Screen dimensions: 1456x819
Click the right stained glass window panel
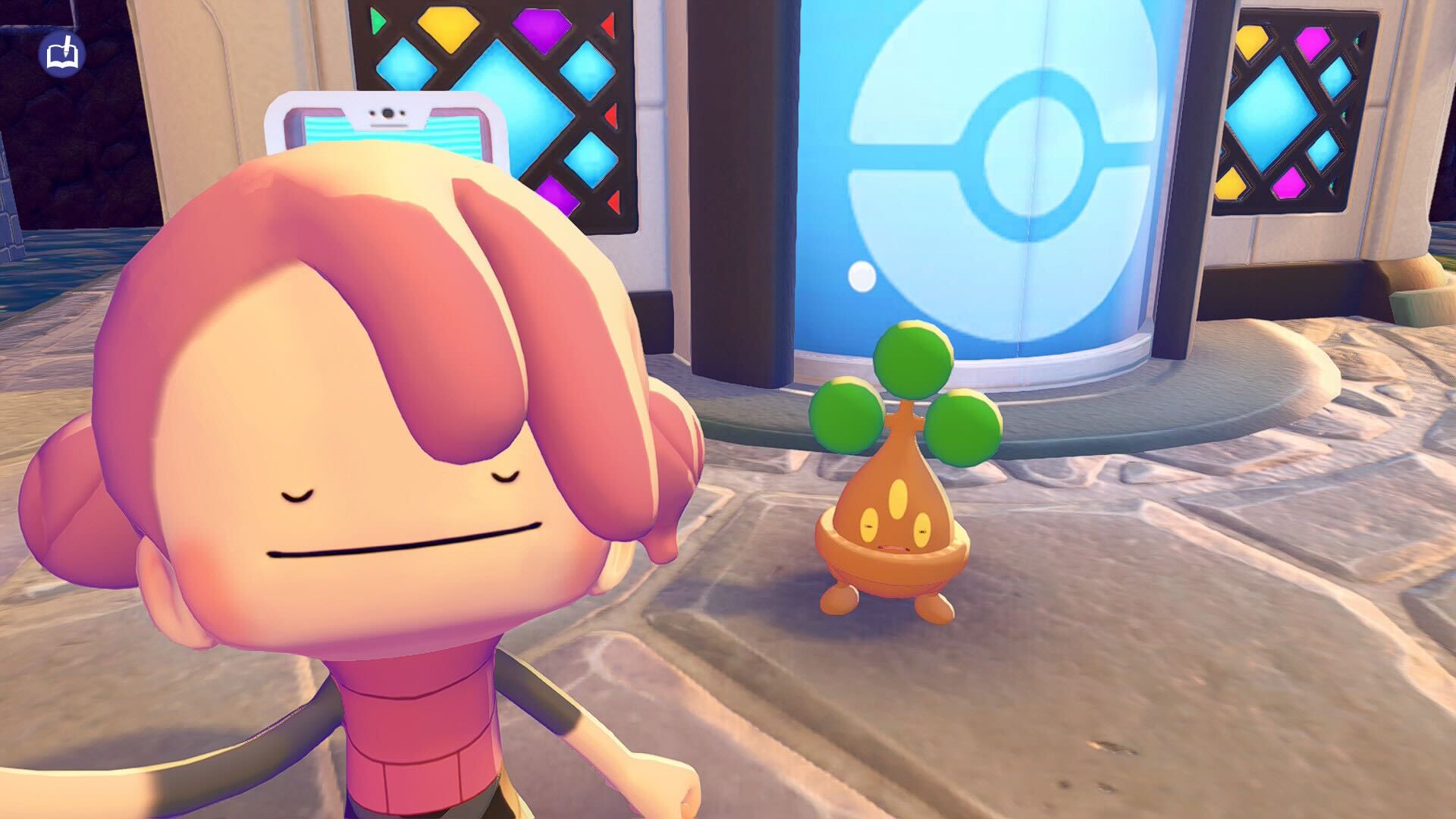tap(1289, 114)
